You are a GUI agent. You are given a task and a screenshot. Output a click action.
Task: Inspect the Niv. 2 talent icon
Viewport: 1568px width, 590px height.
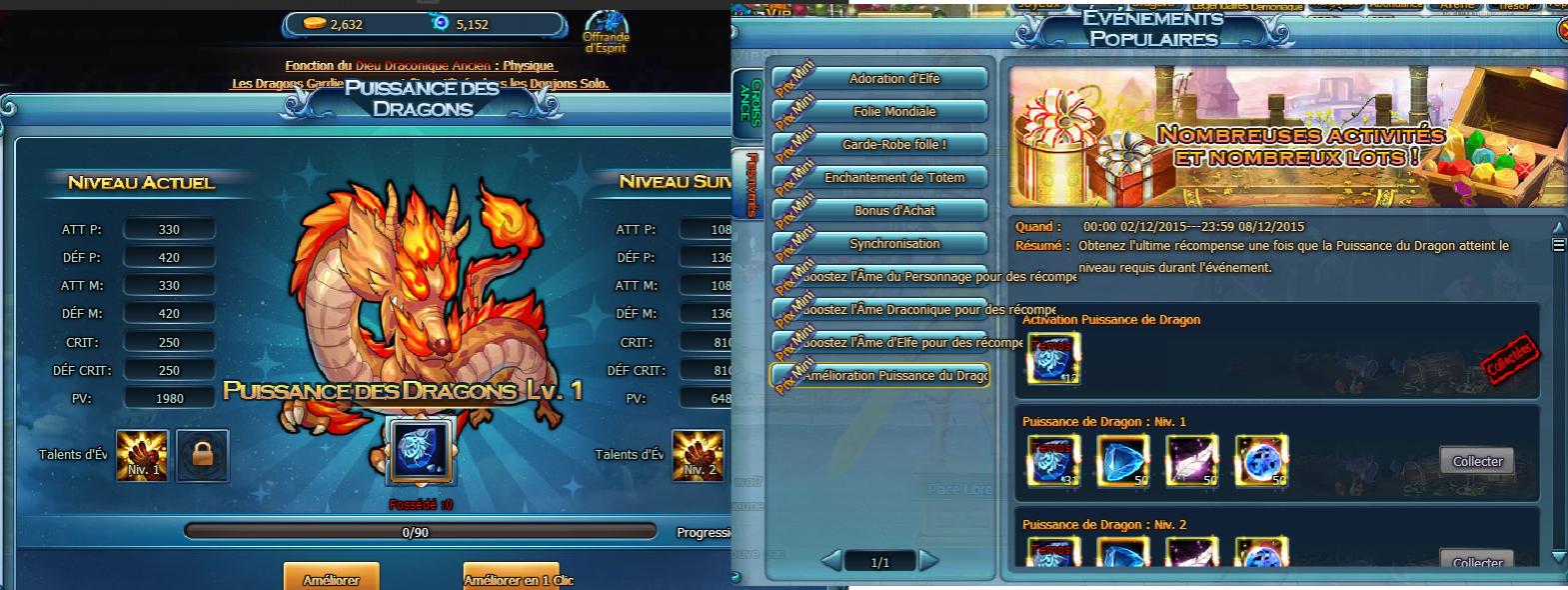(698, 455)
